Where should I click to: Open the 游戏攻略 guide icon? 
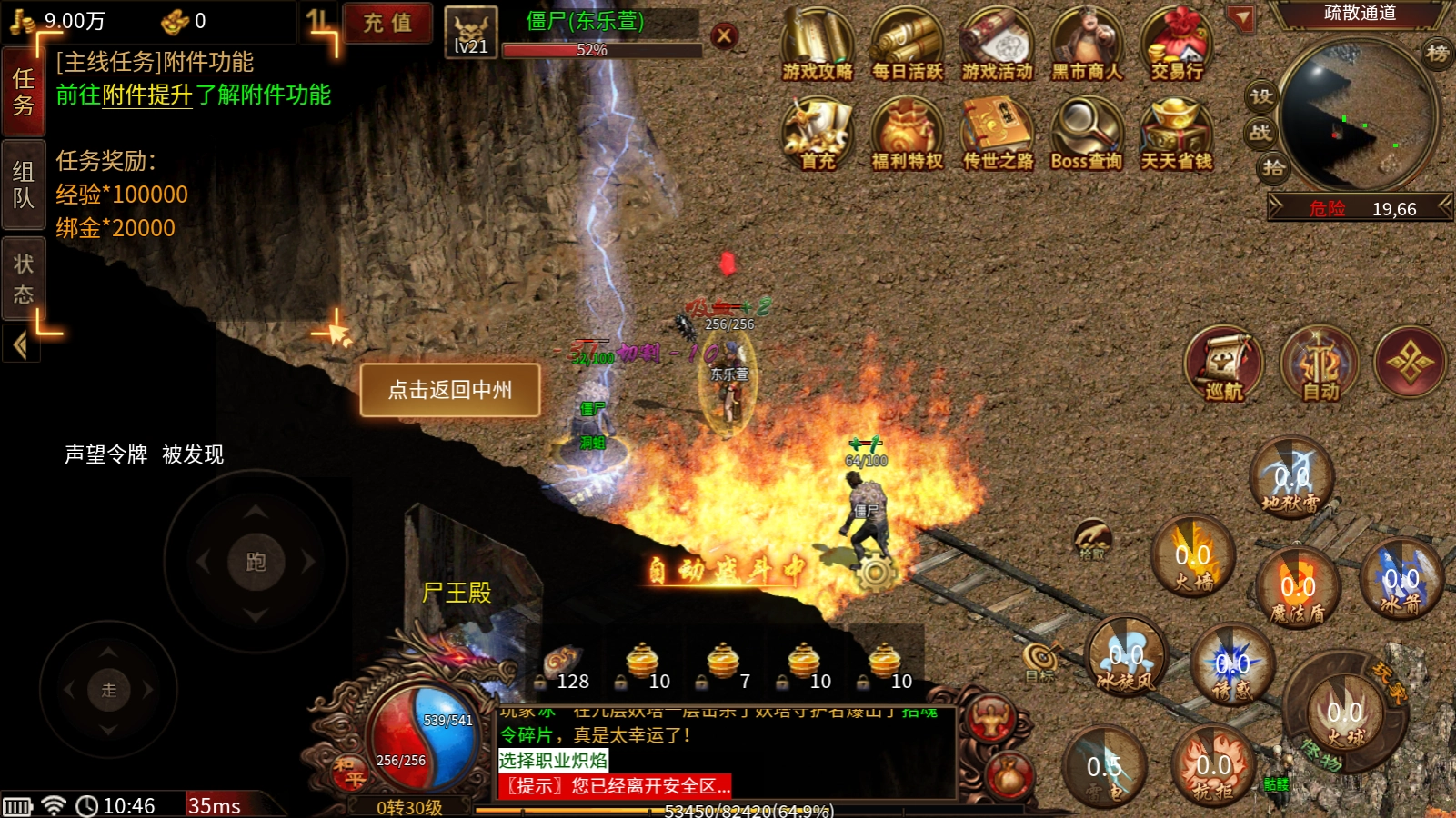817,44
